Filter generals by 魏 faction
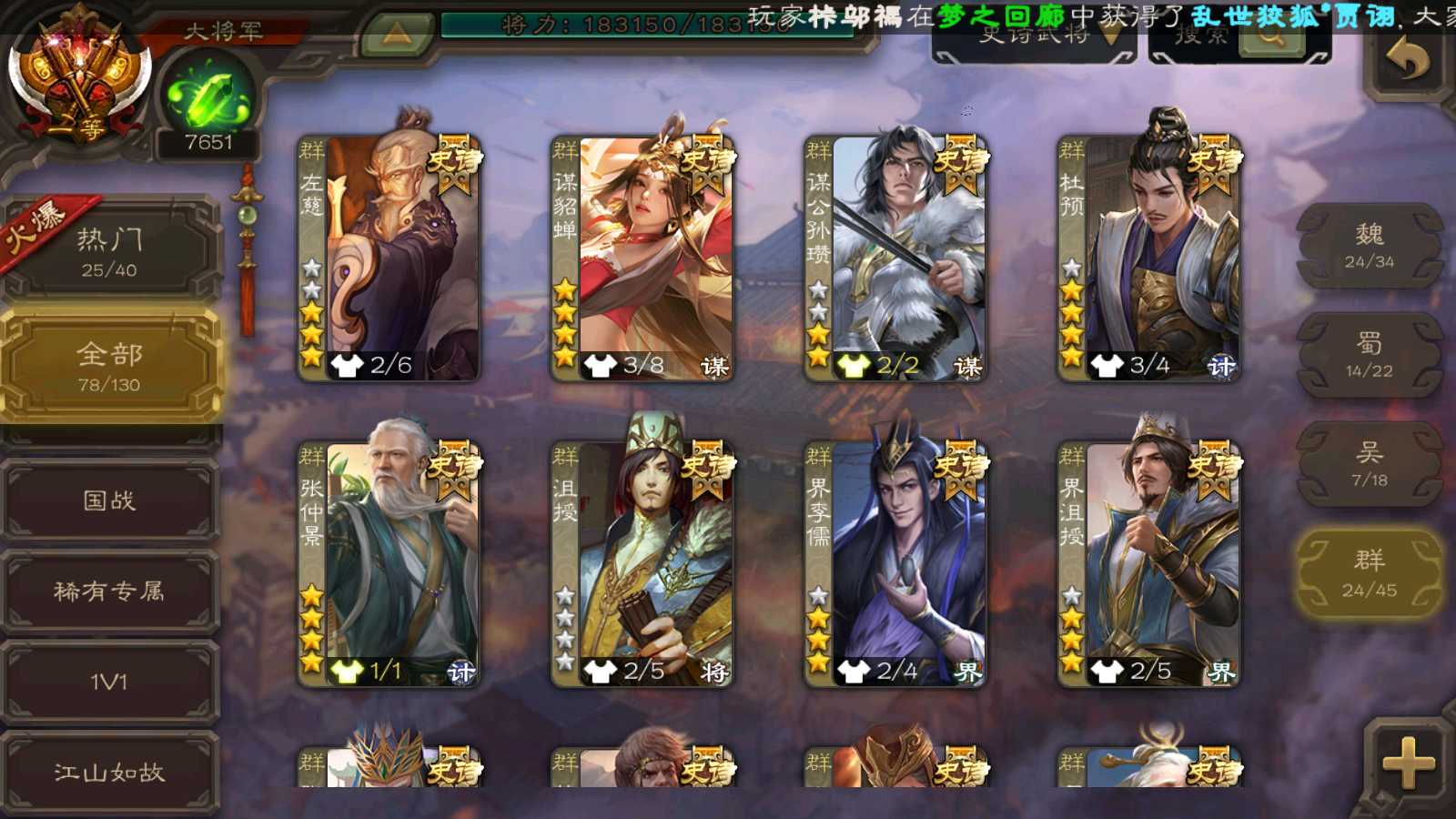1456x819 pixels. point(1369,247)
